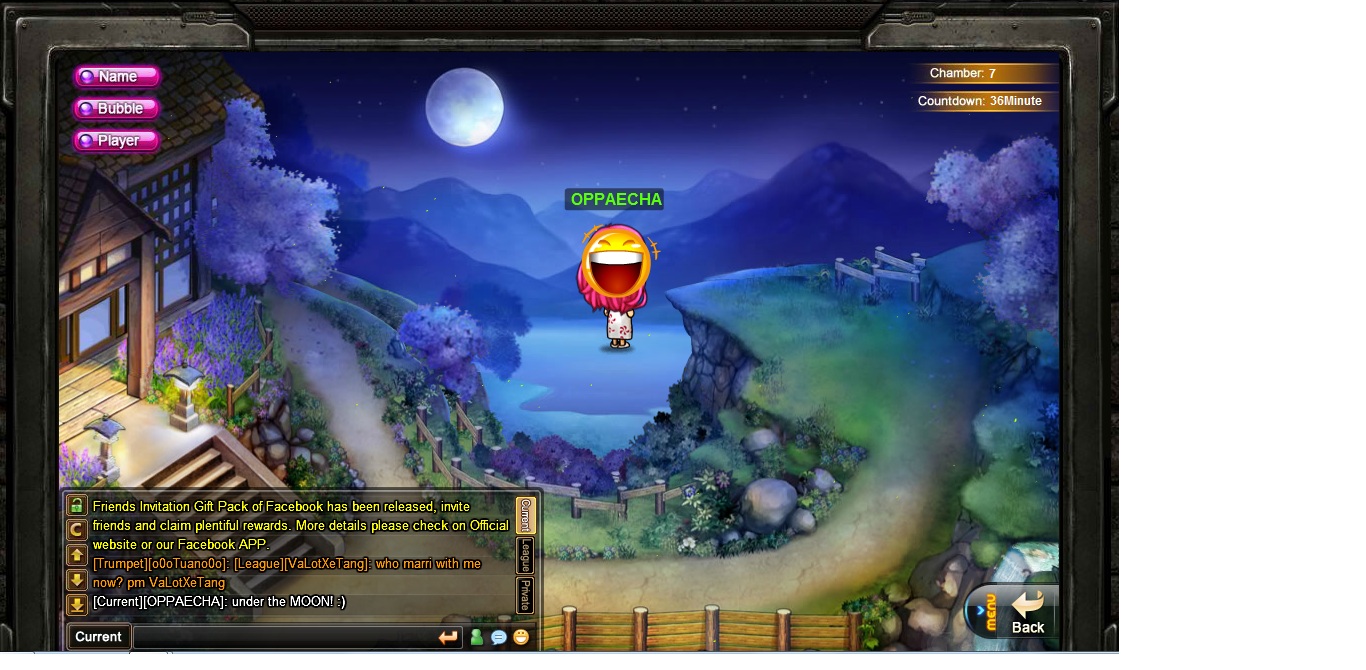Open the Private chat tab
Viewport: 1366px width, 670px height.
point(525,595)
